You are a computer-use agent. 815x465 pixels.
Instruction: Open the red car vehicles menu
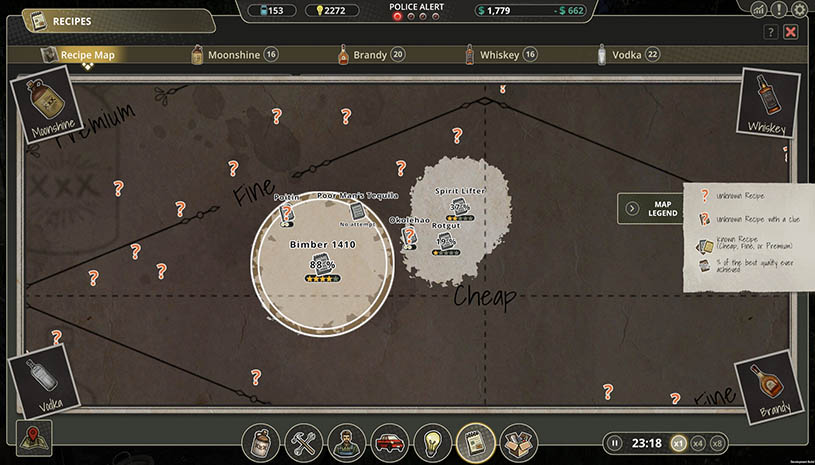(x=389, y=441)
